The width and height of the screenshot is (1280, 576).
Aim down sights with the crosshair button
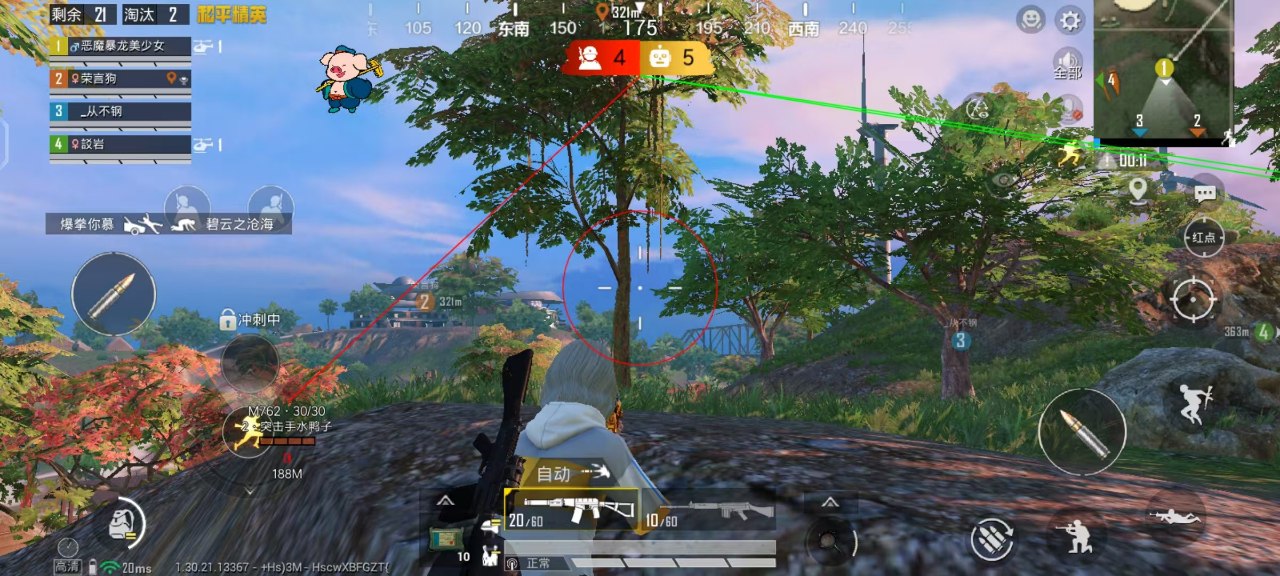[x=1193, y=299]
